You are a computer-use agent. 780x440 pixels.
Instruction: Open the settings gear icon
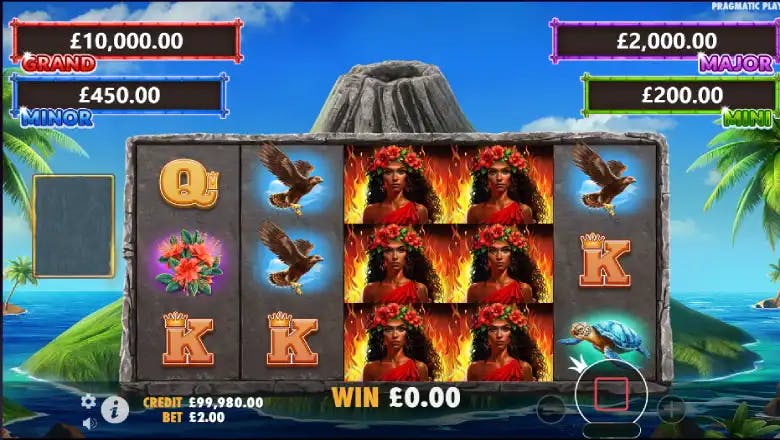pos(88,401)
